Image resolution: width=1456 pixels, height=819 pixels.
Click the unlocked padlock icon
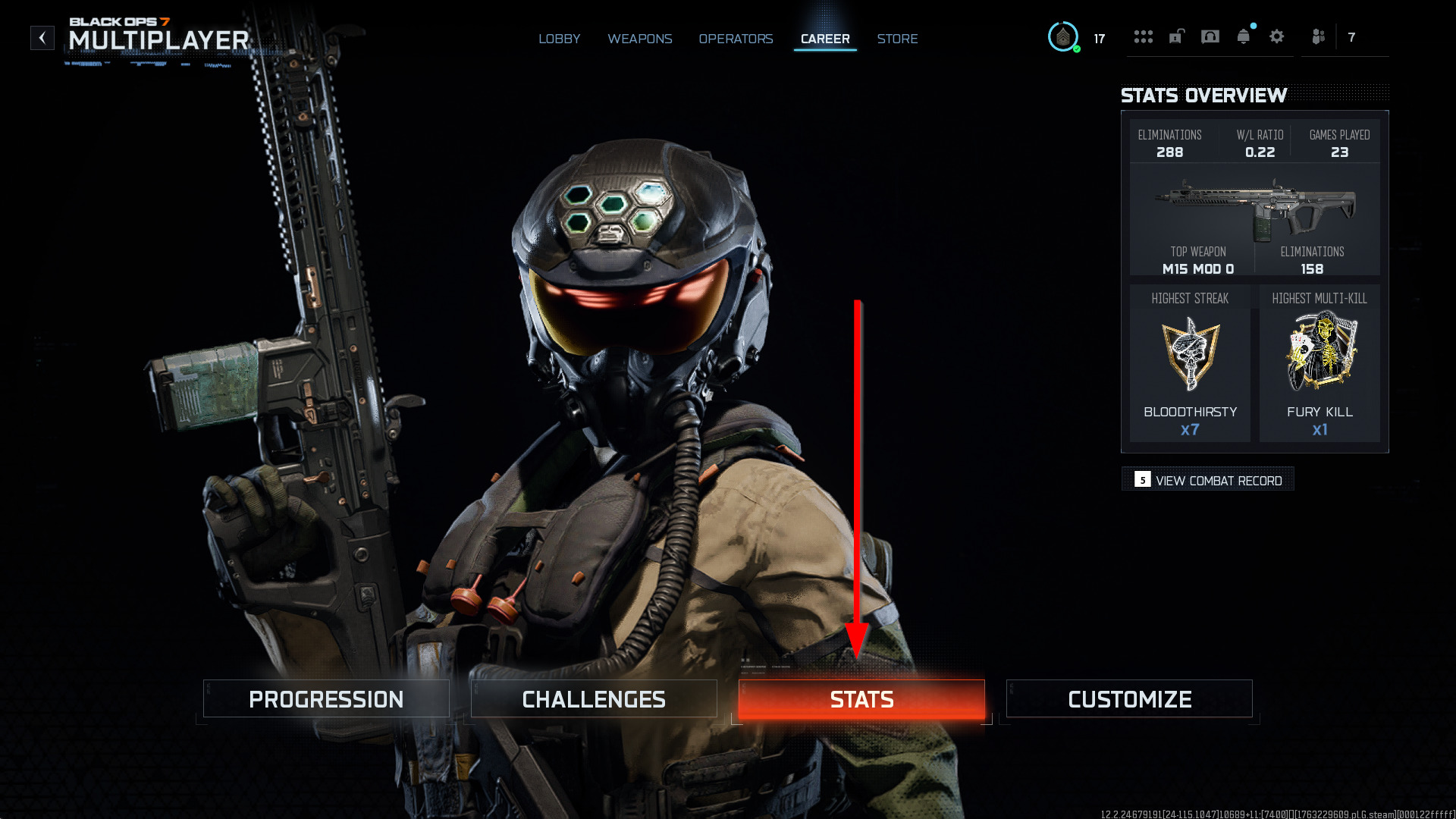(1176, 37)
